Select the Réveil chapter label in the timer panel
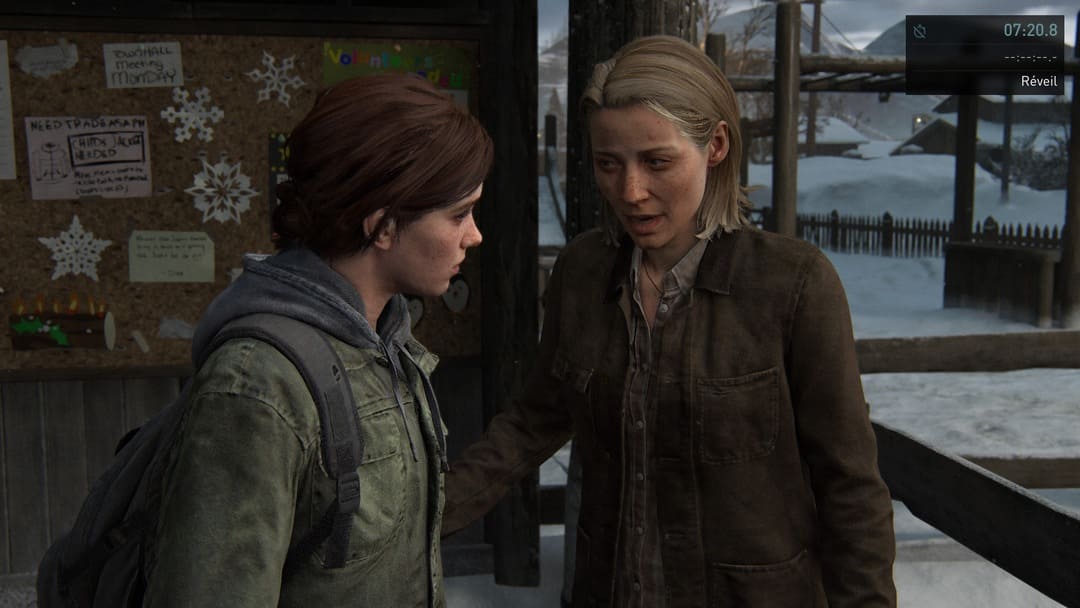 [1039, 81]
